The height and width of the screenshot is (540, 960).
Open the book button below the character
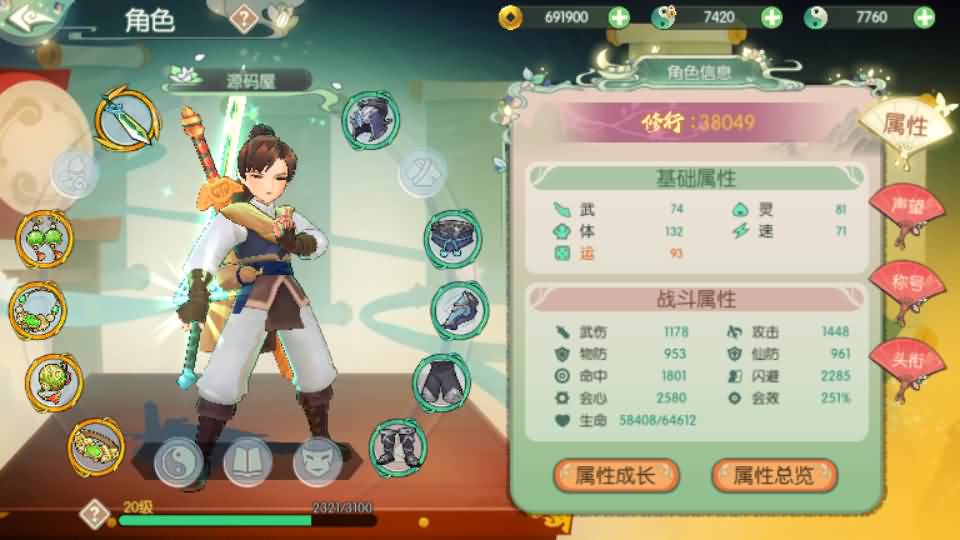click(x=248, y=461)
